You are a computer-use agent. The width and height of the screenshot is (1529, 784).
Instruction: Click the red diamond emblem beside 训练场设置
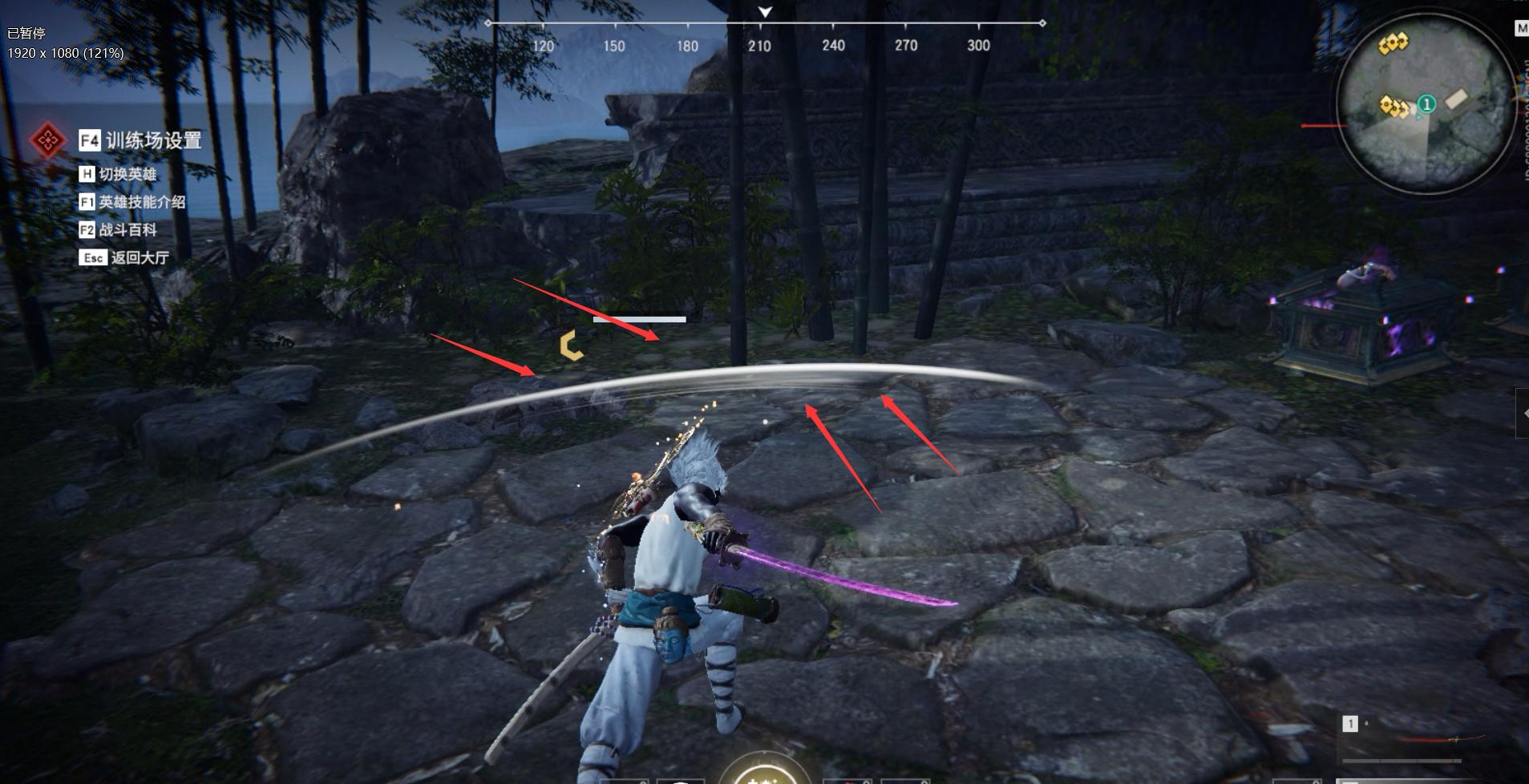(47, 141)
